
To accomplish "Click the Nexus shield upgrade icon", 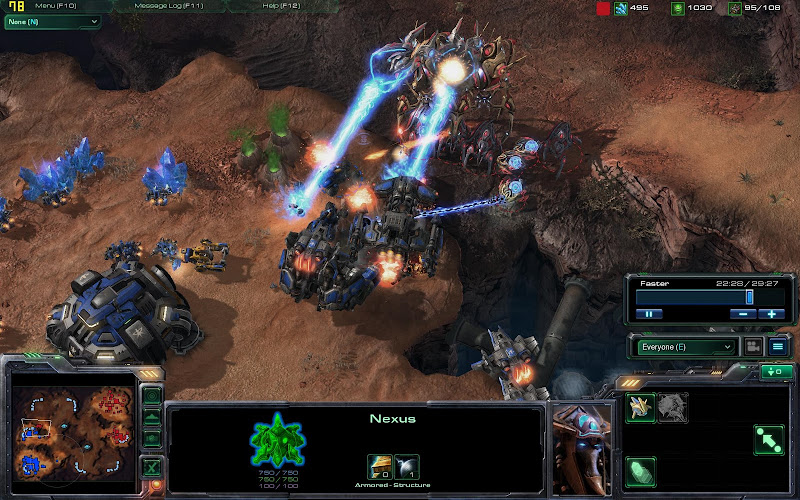I will coord(407,465).
